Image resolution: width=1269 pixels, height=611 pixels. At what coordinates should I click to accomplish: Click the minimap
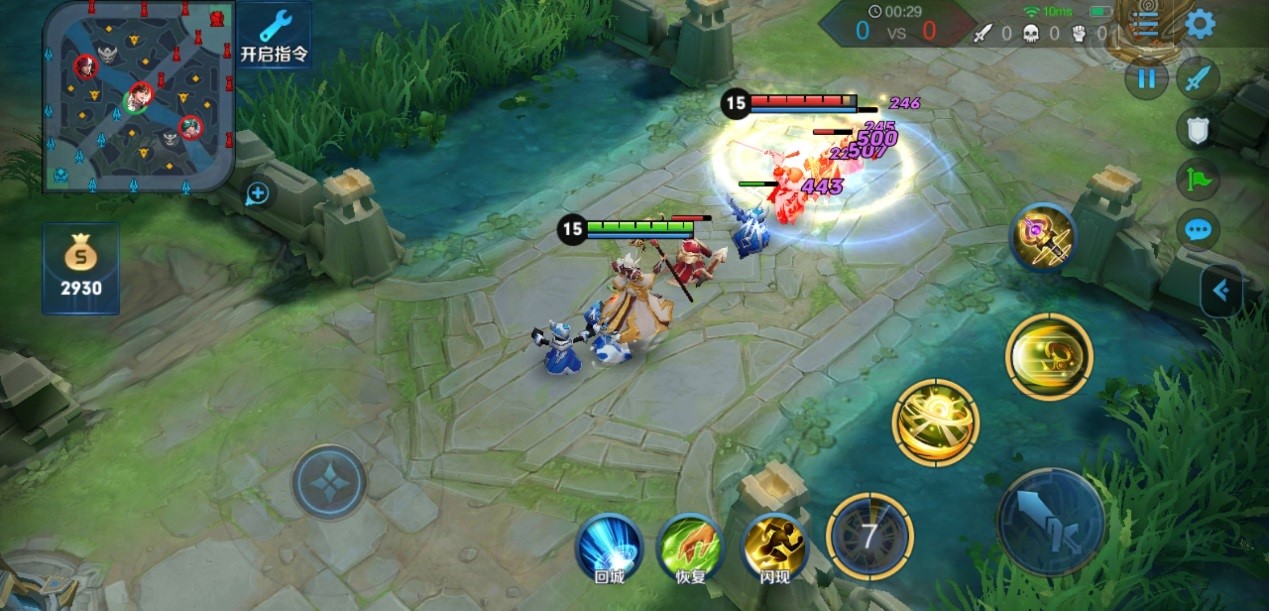coord(138,95)
